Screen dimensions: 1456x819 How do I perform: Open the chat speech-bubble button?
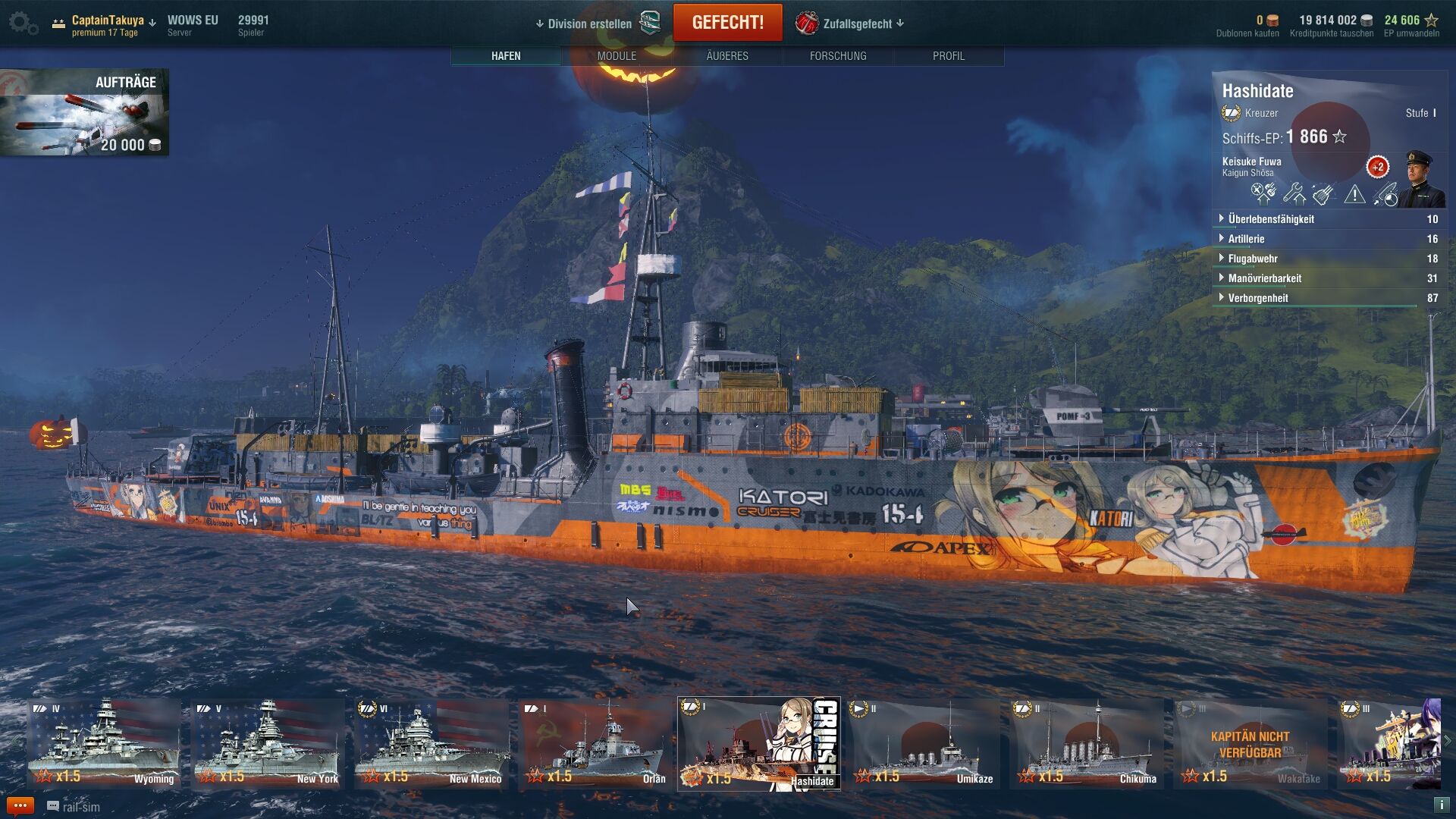[x=20, y=806]
